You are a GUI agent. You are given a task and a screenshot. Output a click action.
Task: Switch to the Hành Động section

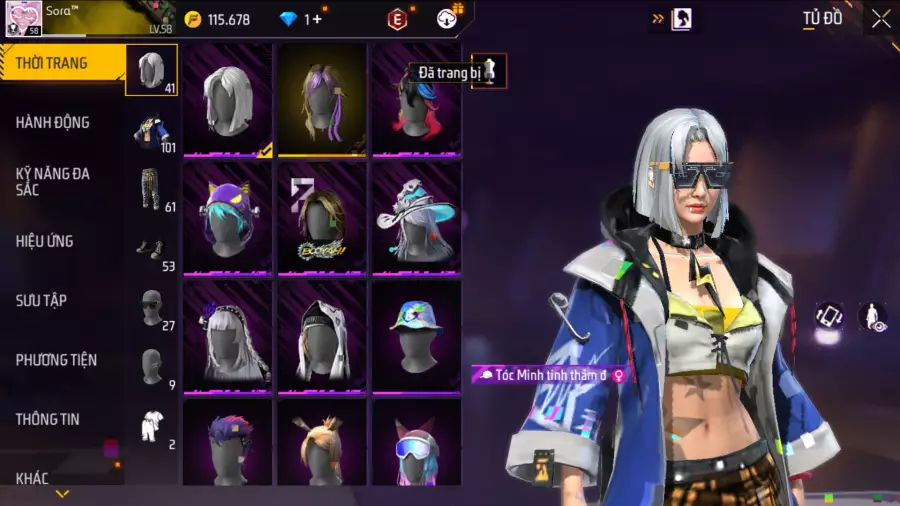tap(53, 122)
